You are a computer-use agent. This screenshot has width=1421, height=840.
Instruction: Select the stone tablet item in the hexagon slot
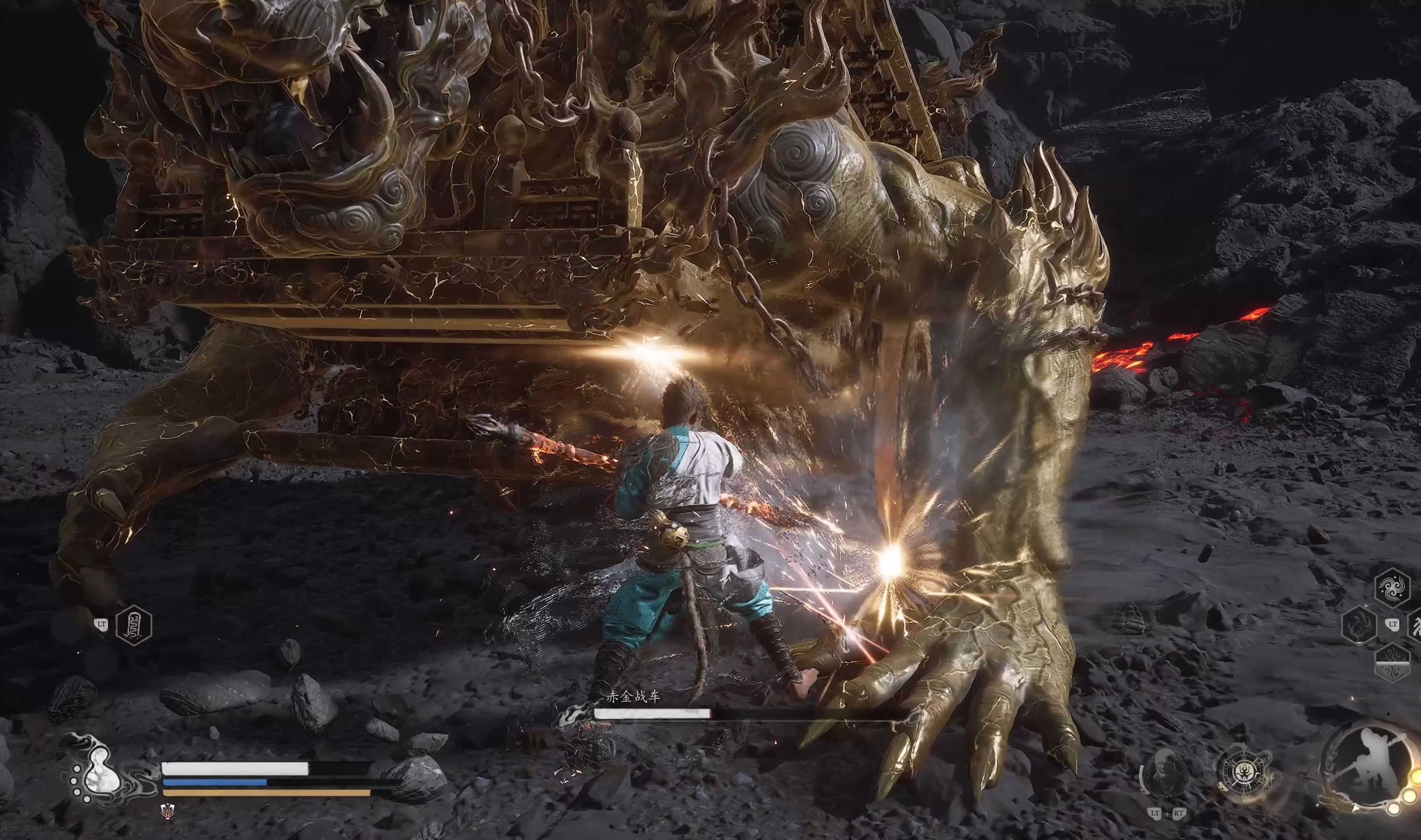pyautogui.click(x=133, y=625)
